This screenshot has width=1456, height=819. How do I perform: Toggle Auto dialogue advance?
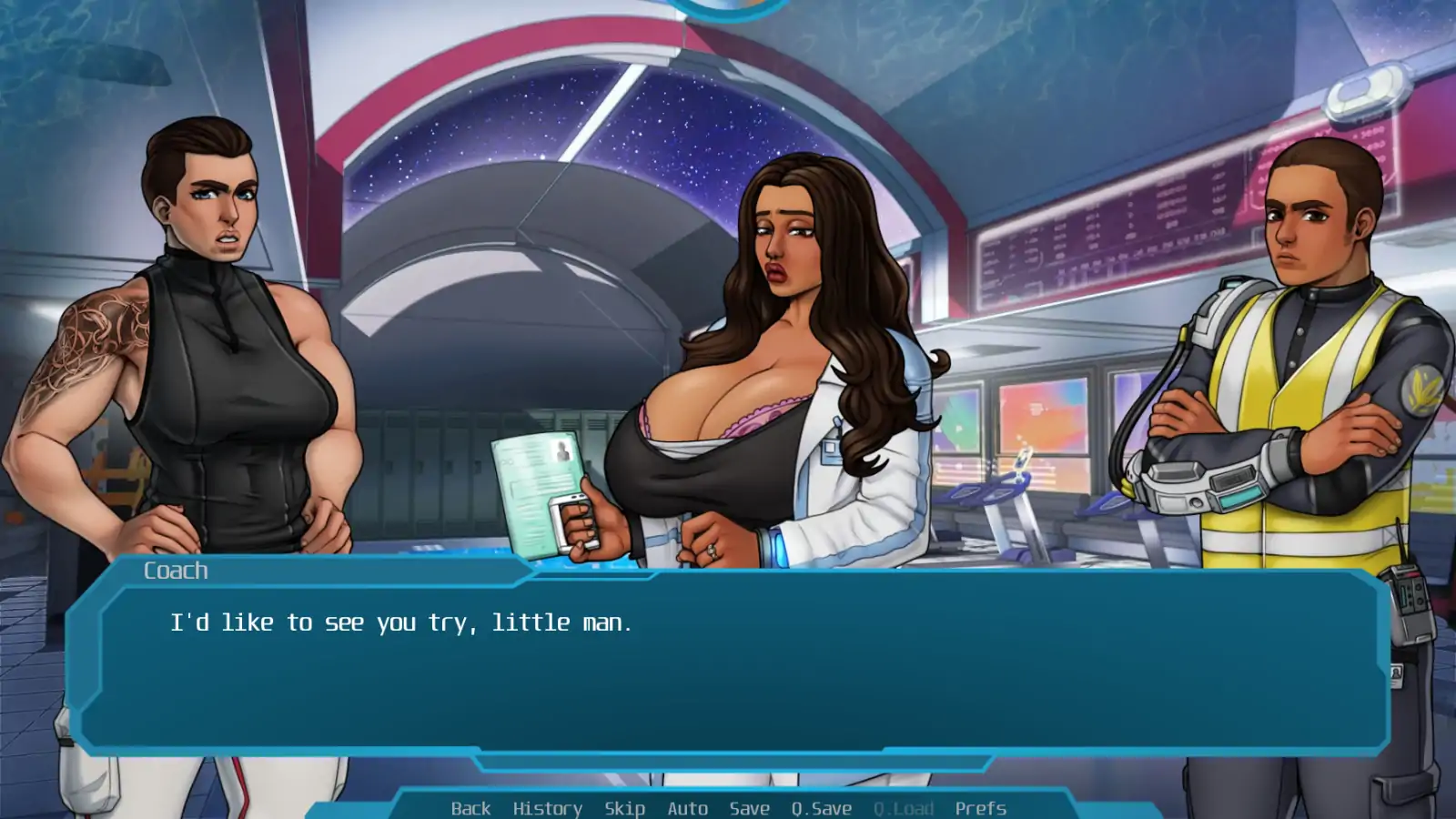tap(687, 808)
